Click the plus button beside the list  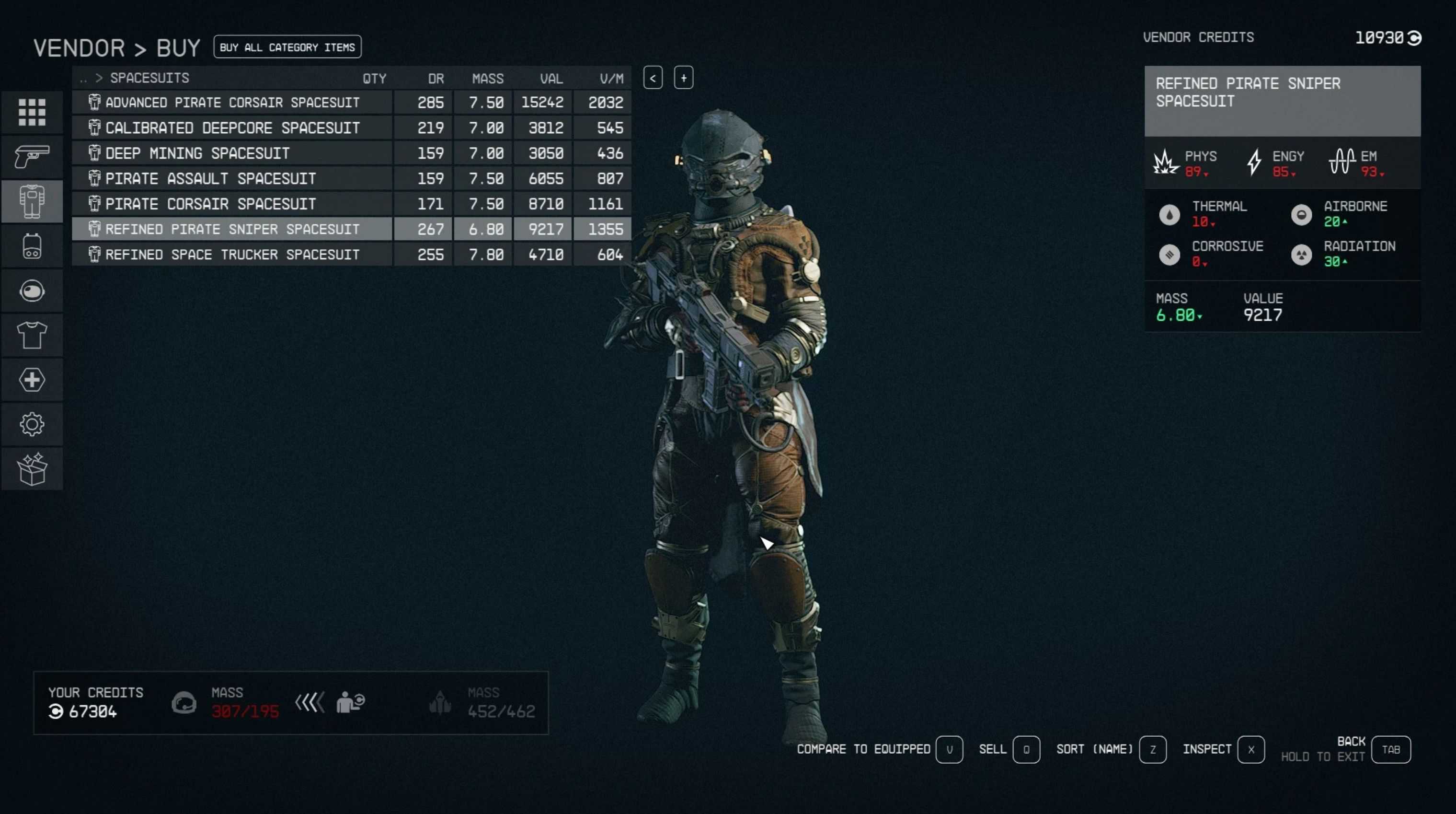pos(683,78)
